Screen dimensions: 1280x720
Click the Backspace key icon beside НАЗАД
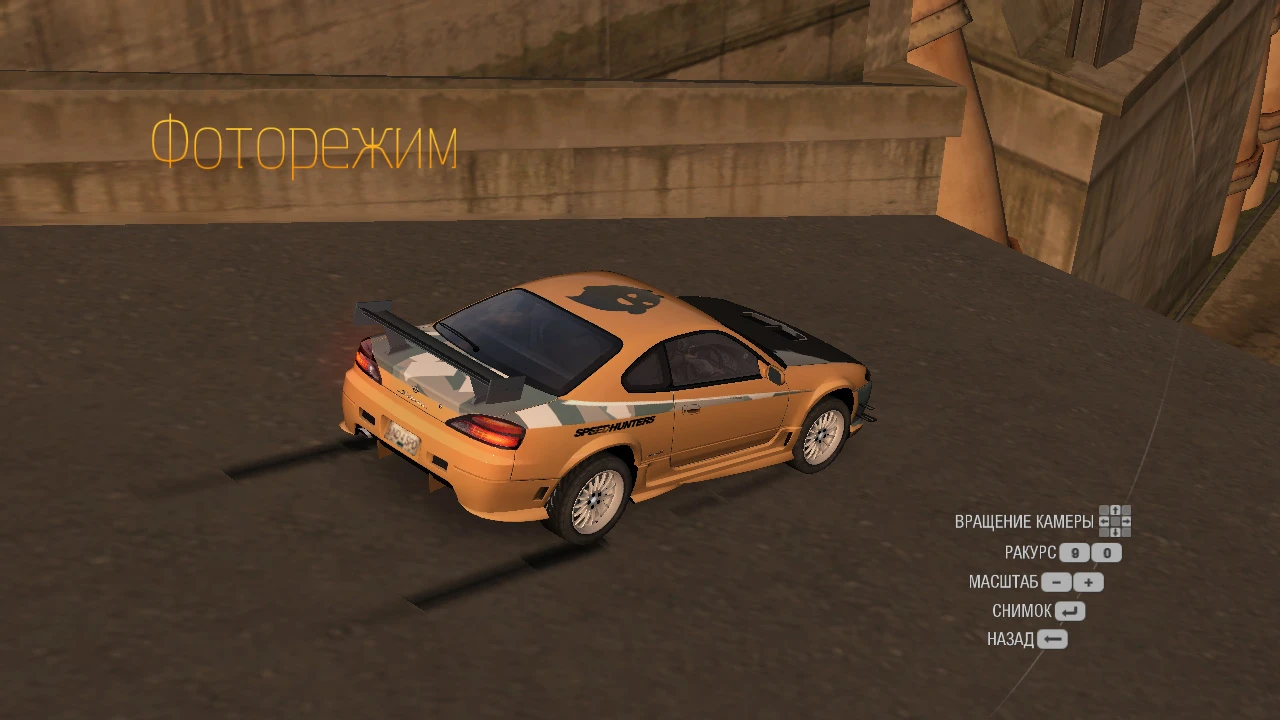click(x=1053, y=639)
